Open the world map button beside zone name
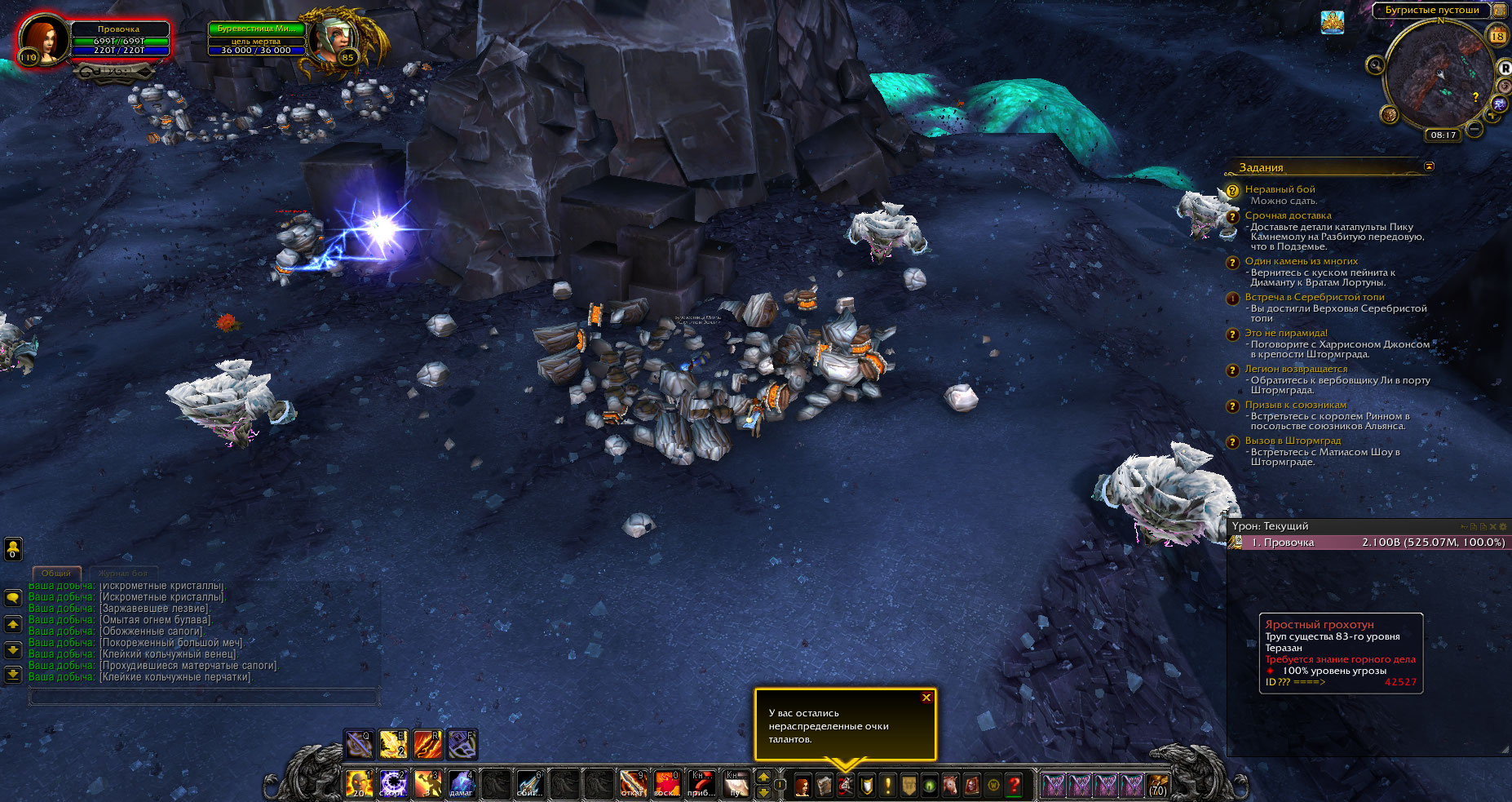The image size is (1512, 802). (x=1499, y=10)
